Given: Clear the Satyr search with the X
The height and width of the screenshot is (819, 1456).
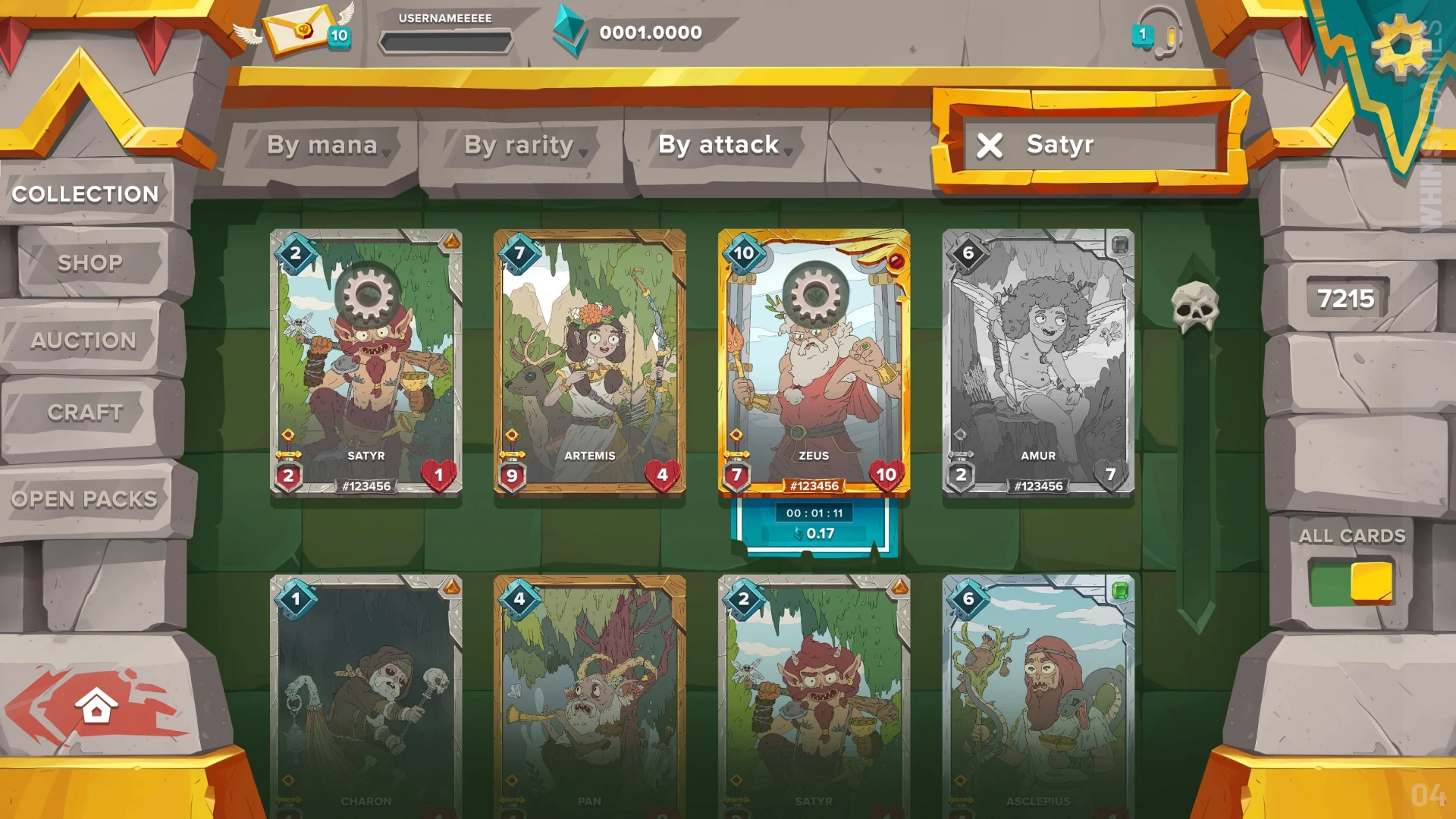Looking at the screenshot, I should (x=990, y=146).
